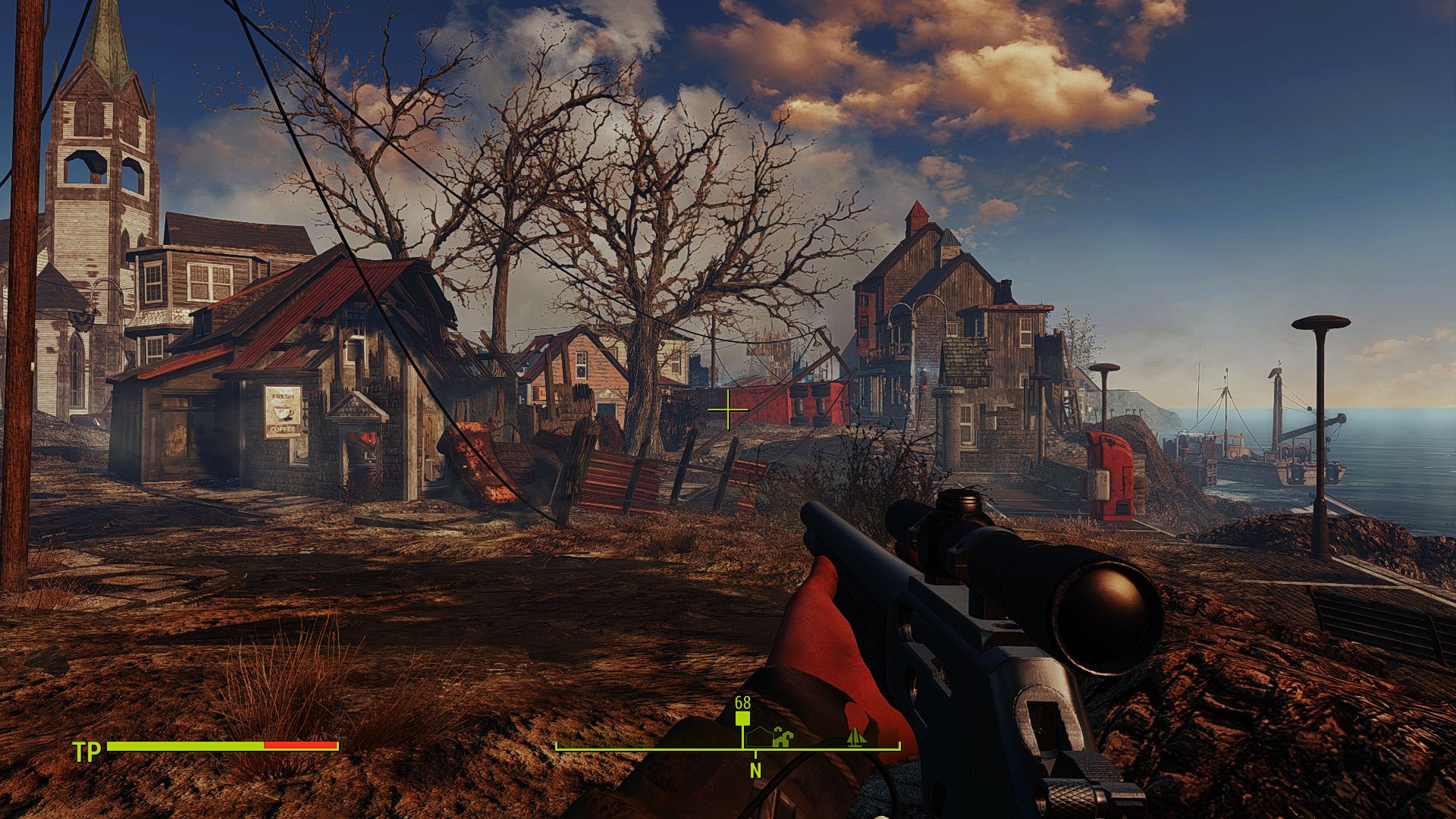Select the sailboat location marker on the compass

click(856, 736)
